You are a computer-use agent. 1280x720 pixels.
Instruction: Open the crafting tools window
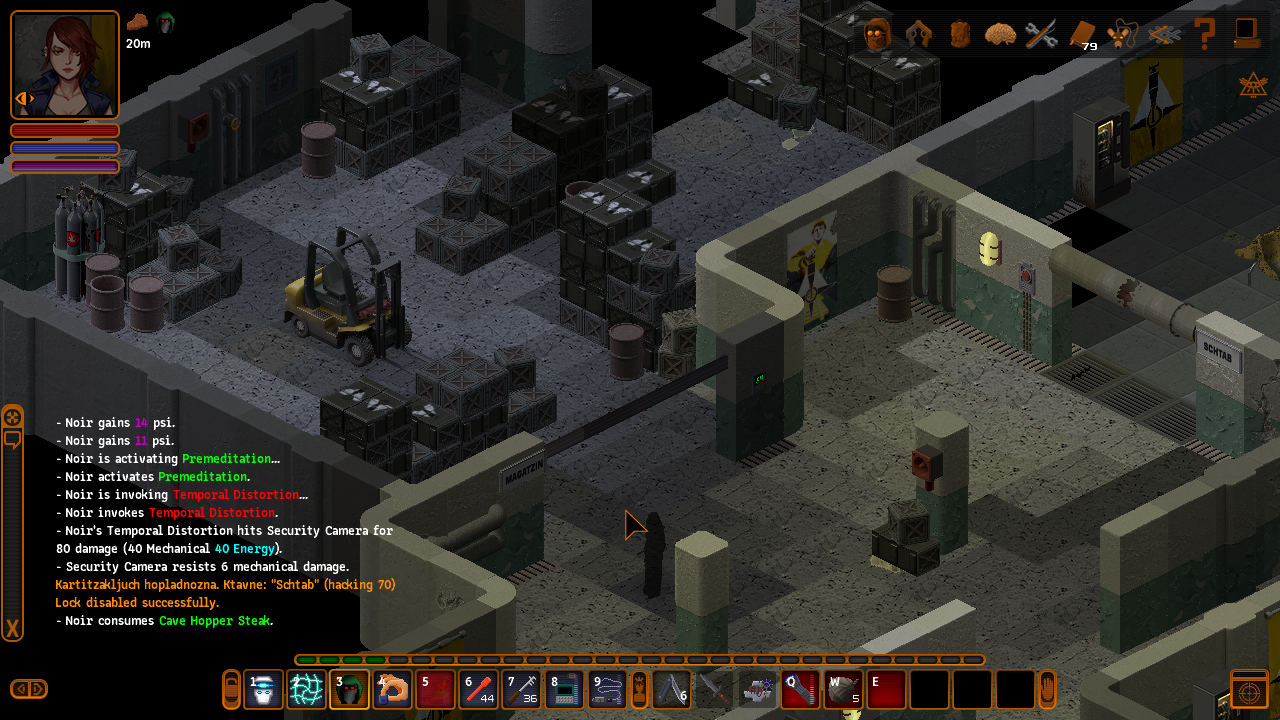pos(1041,34)
